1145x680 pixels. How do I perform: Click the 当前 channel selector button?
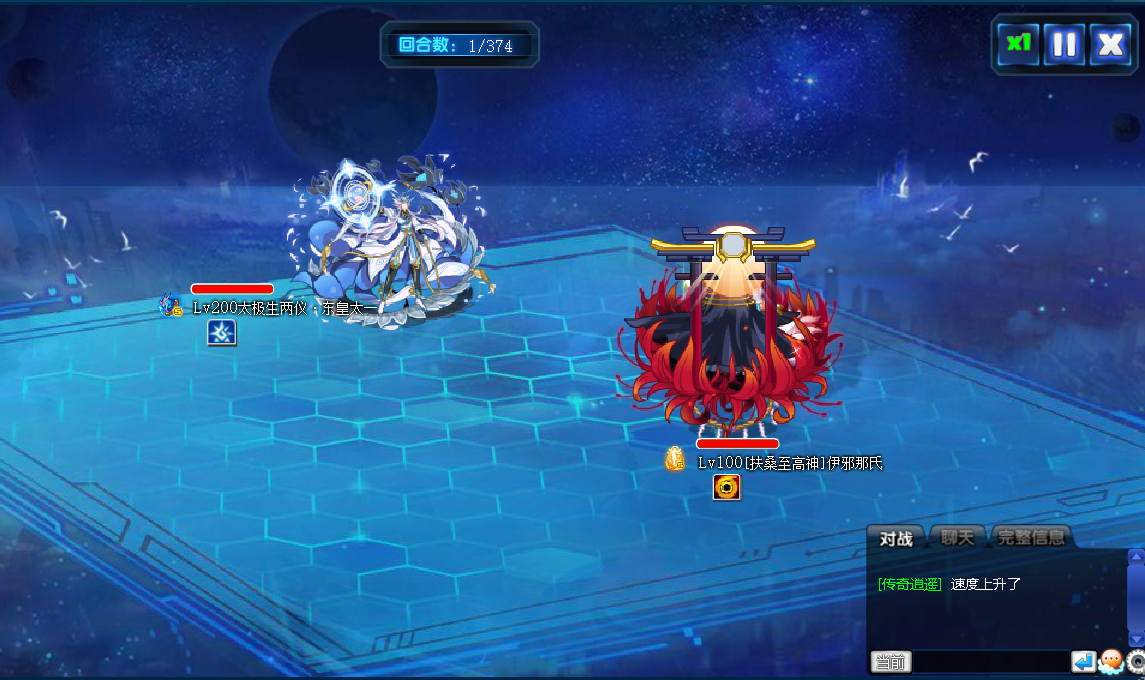pos(890,662)
